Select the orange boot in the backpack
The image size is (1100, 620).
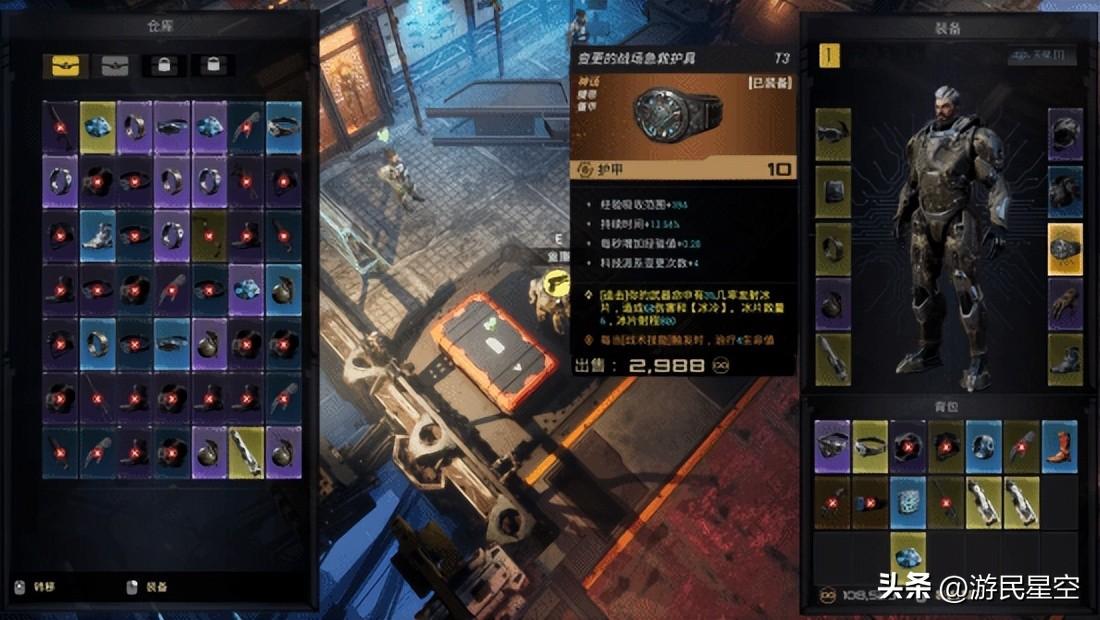pyautogui.click(x=1059, y=446)
